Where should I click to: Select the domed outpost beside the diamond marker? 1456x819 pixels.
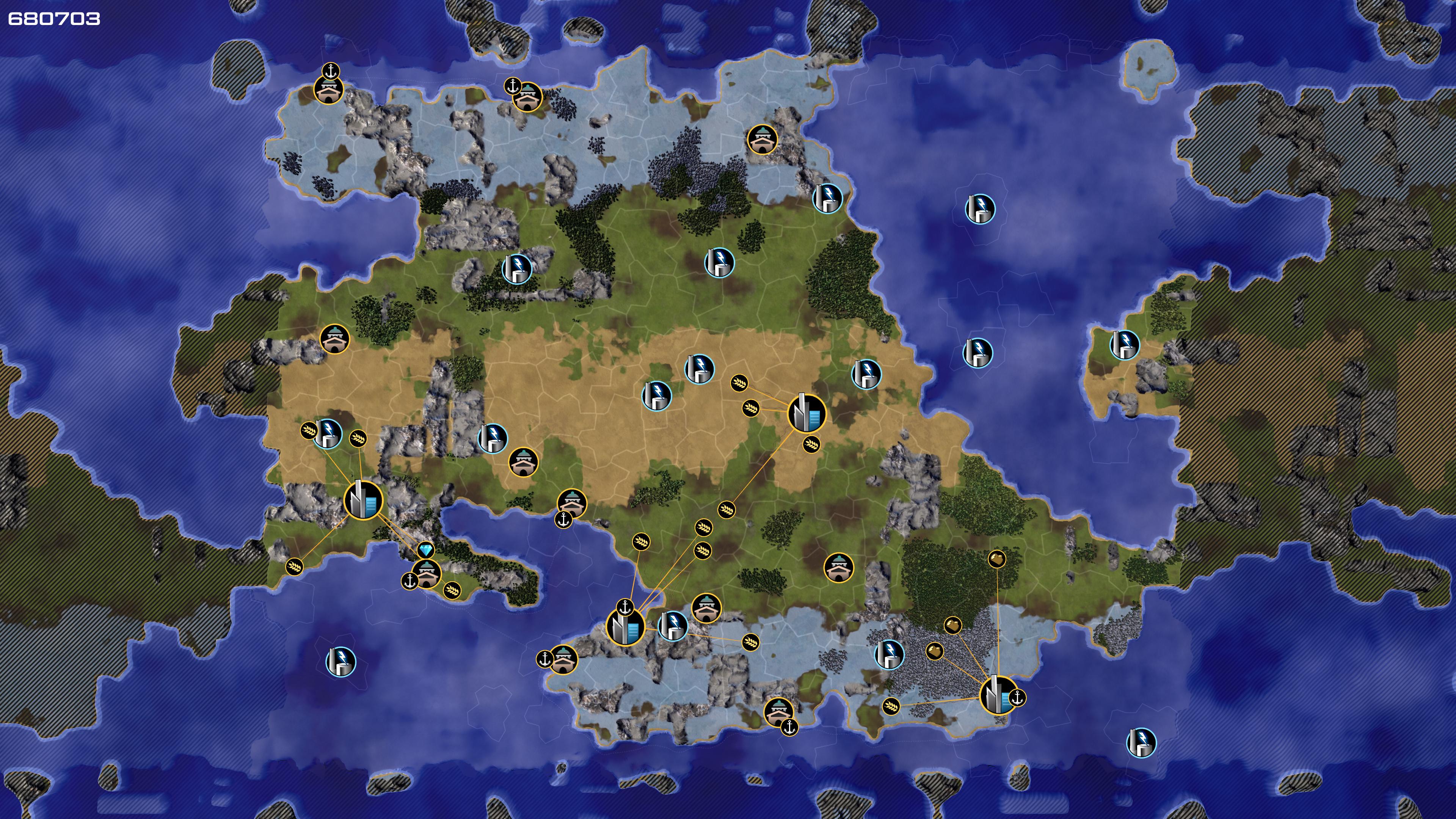(426, 574)
